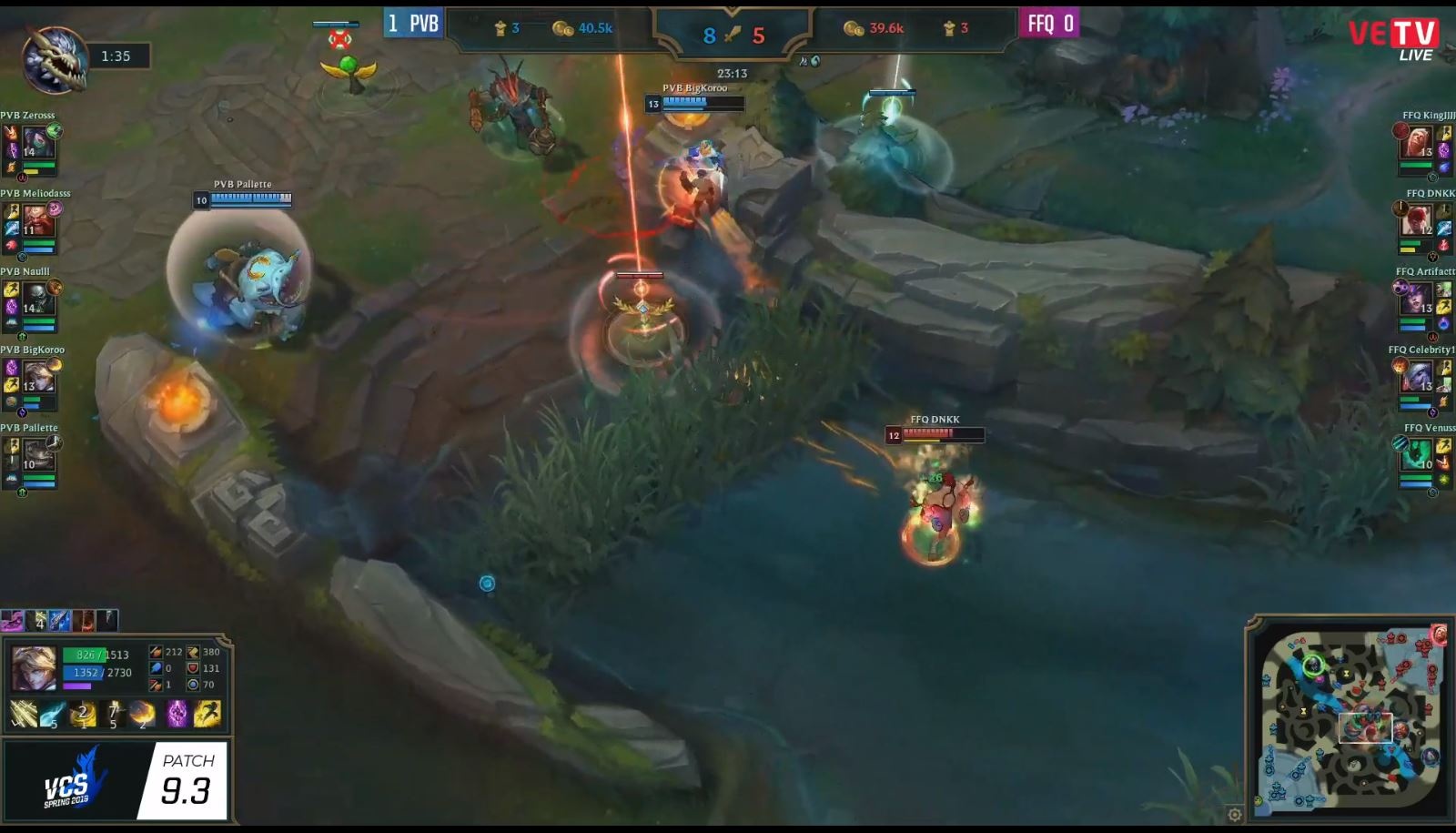Choose PVB Naulll's champion portrait
Image resolution: width=1456 pixels, height=833 pixels.
pos(36,298)
